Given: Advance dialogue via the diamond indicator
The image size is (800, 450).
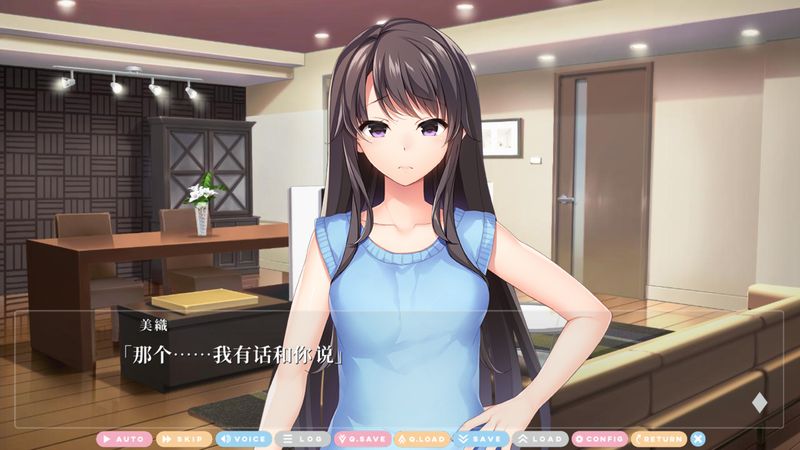Looking at the screenshot, I should (x=759, y=403).
